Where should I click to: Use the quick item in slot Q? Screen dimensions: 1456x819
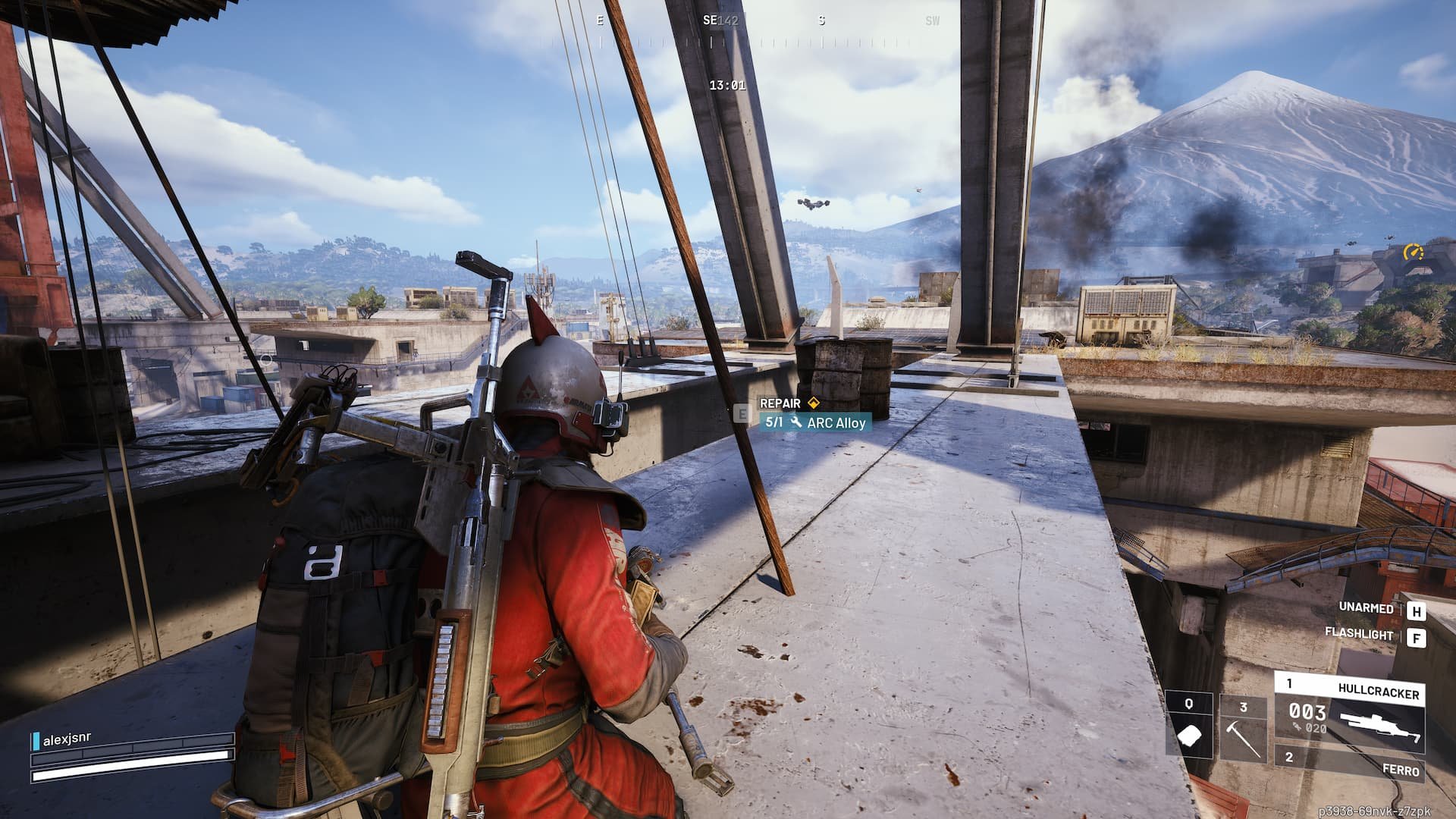point(1189,728)
